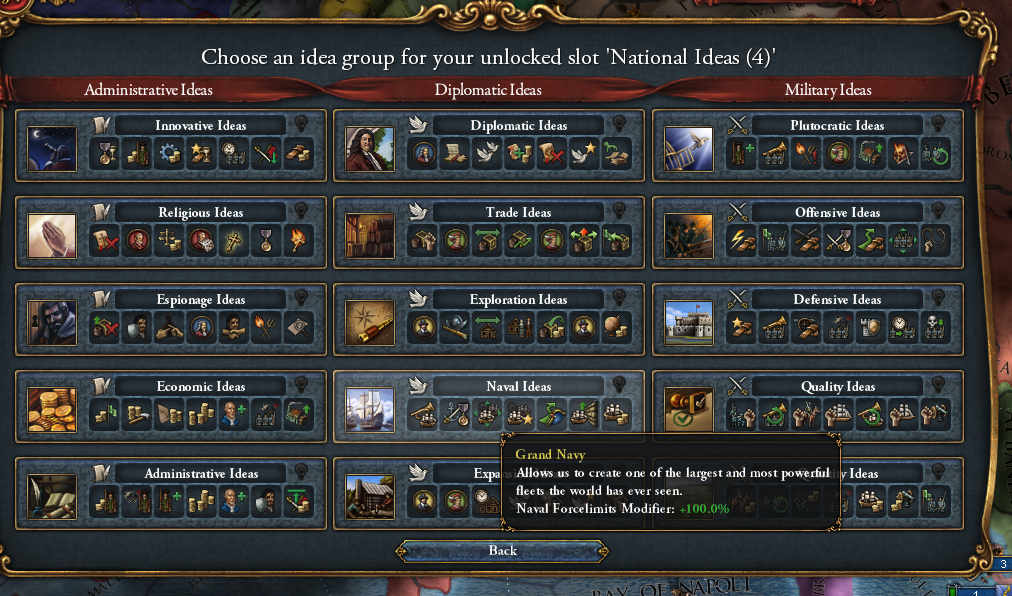
Task: Click the Naval Ideas ship painting
Action: (x=370, y=409)
